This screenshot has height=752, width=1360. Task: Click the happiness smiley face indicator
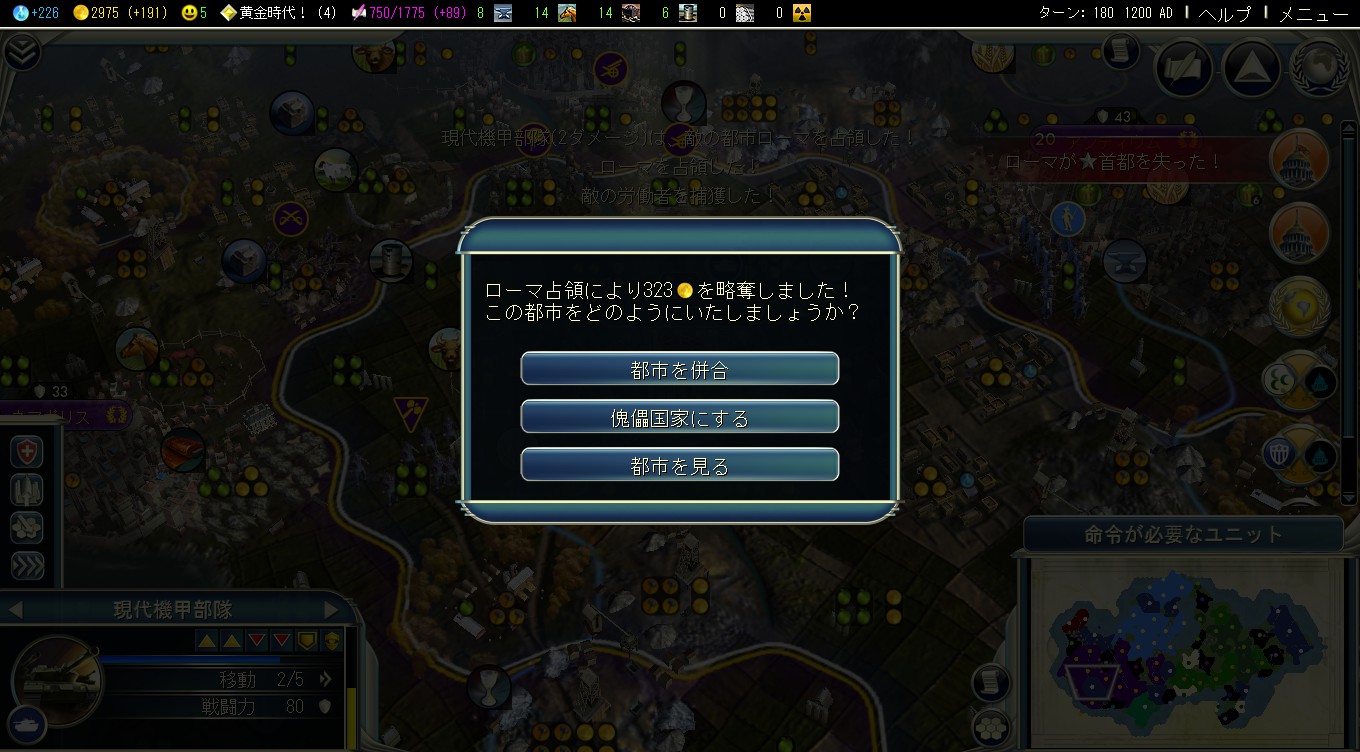194,13
